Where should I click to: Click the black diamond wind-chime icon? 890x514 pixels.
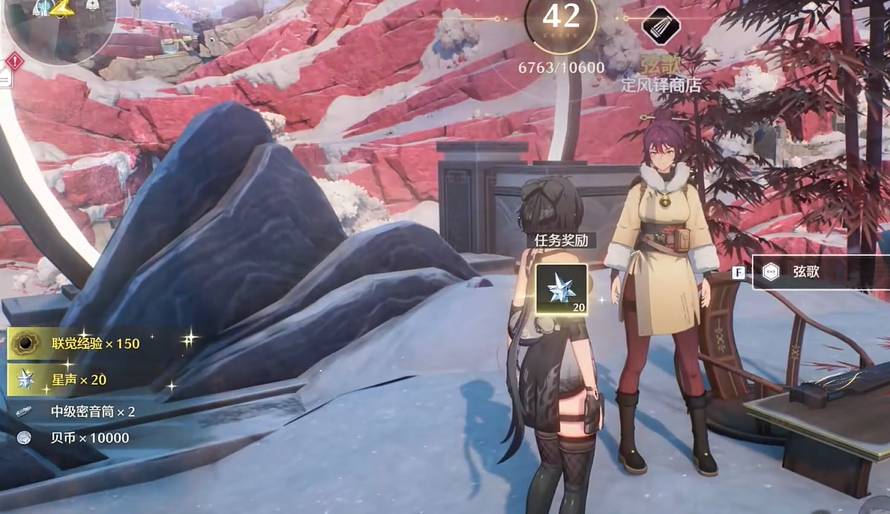[658, 23]
